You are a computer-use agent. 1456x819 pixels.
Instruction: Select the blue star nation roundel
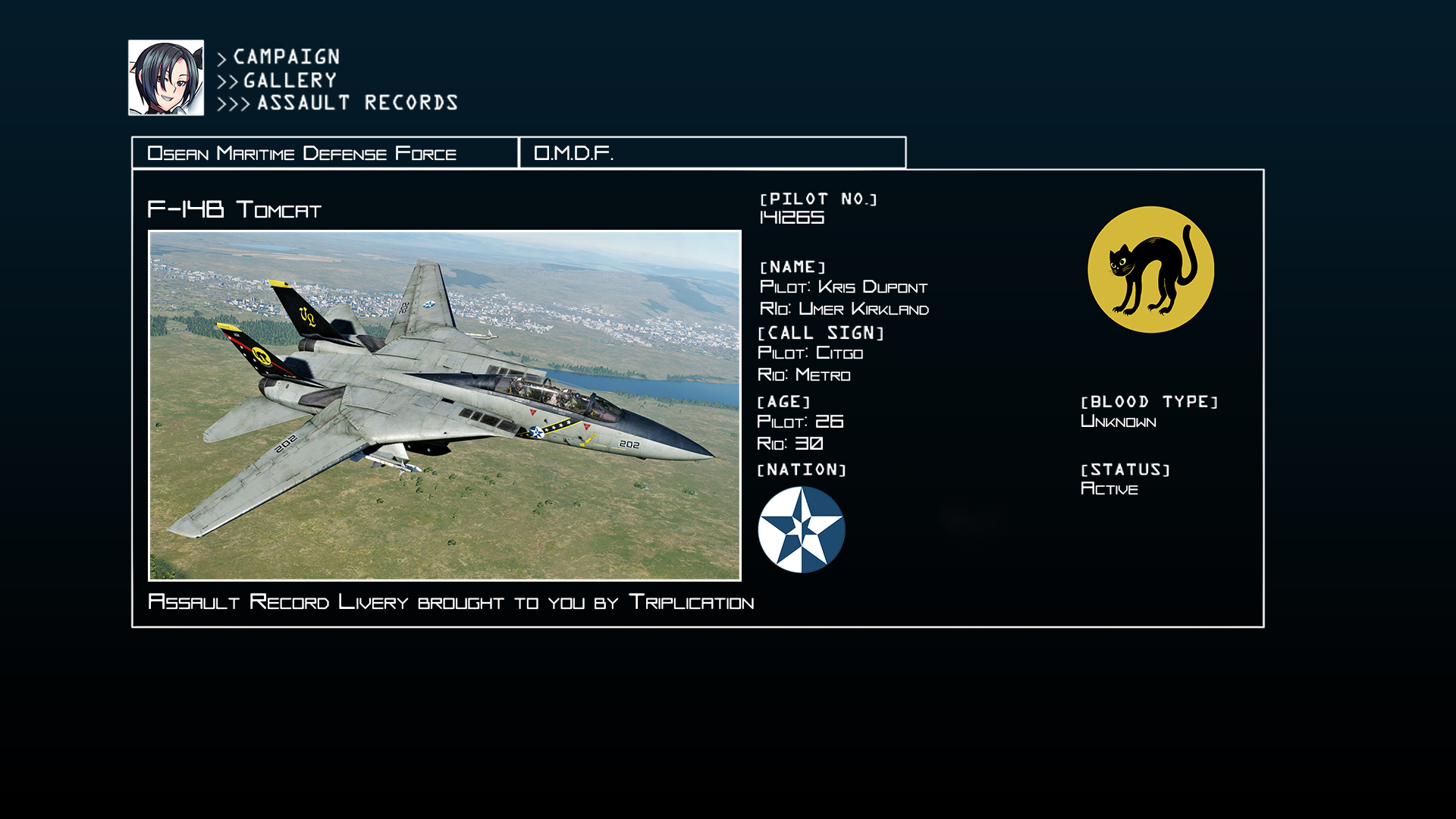[801, 529]
